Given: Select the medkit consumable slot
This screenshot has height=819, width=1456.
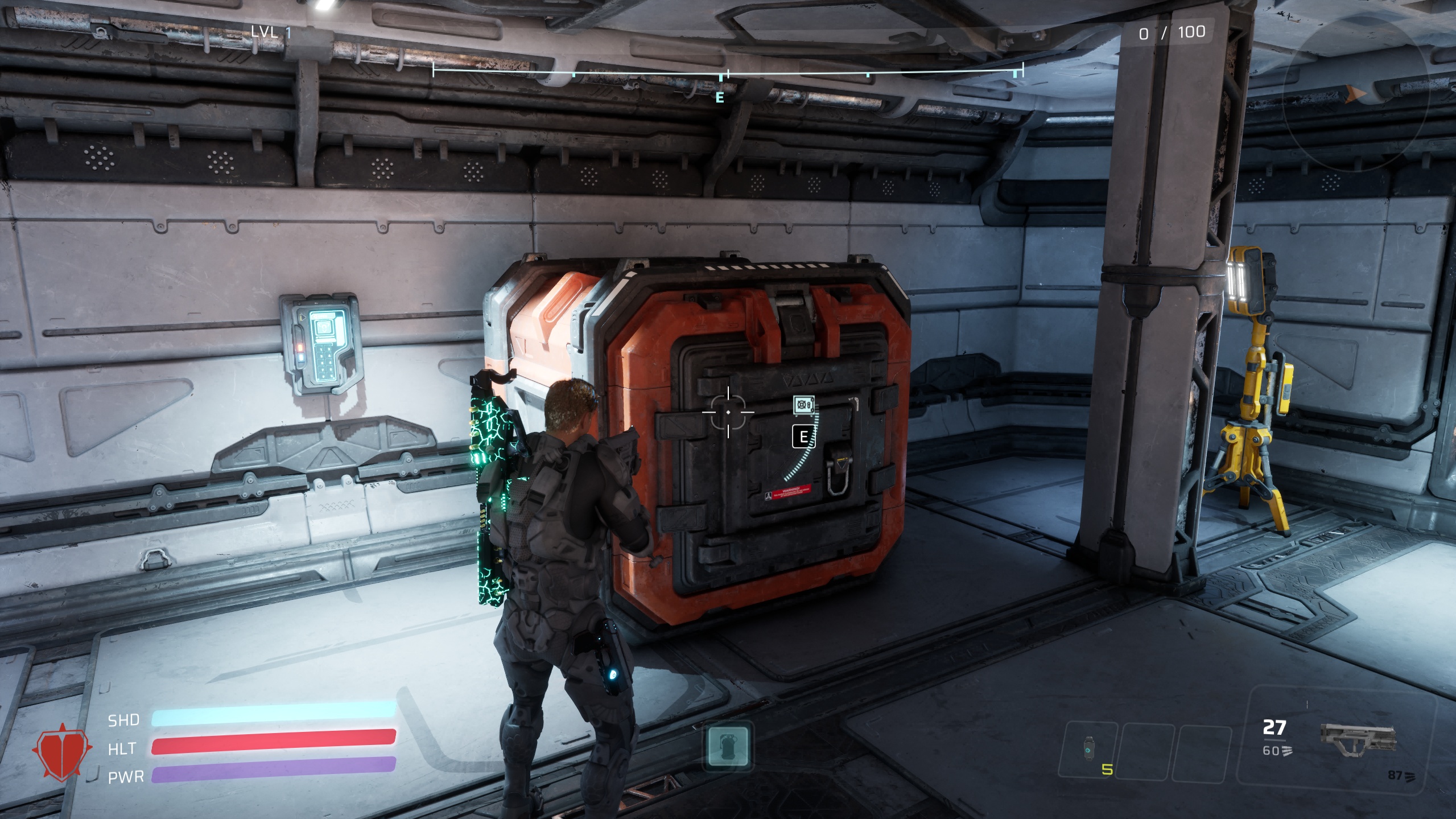Looking at the screenshot, I should [x=1088, y=748].
